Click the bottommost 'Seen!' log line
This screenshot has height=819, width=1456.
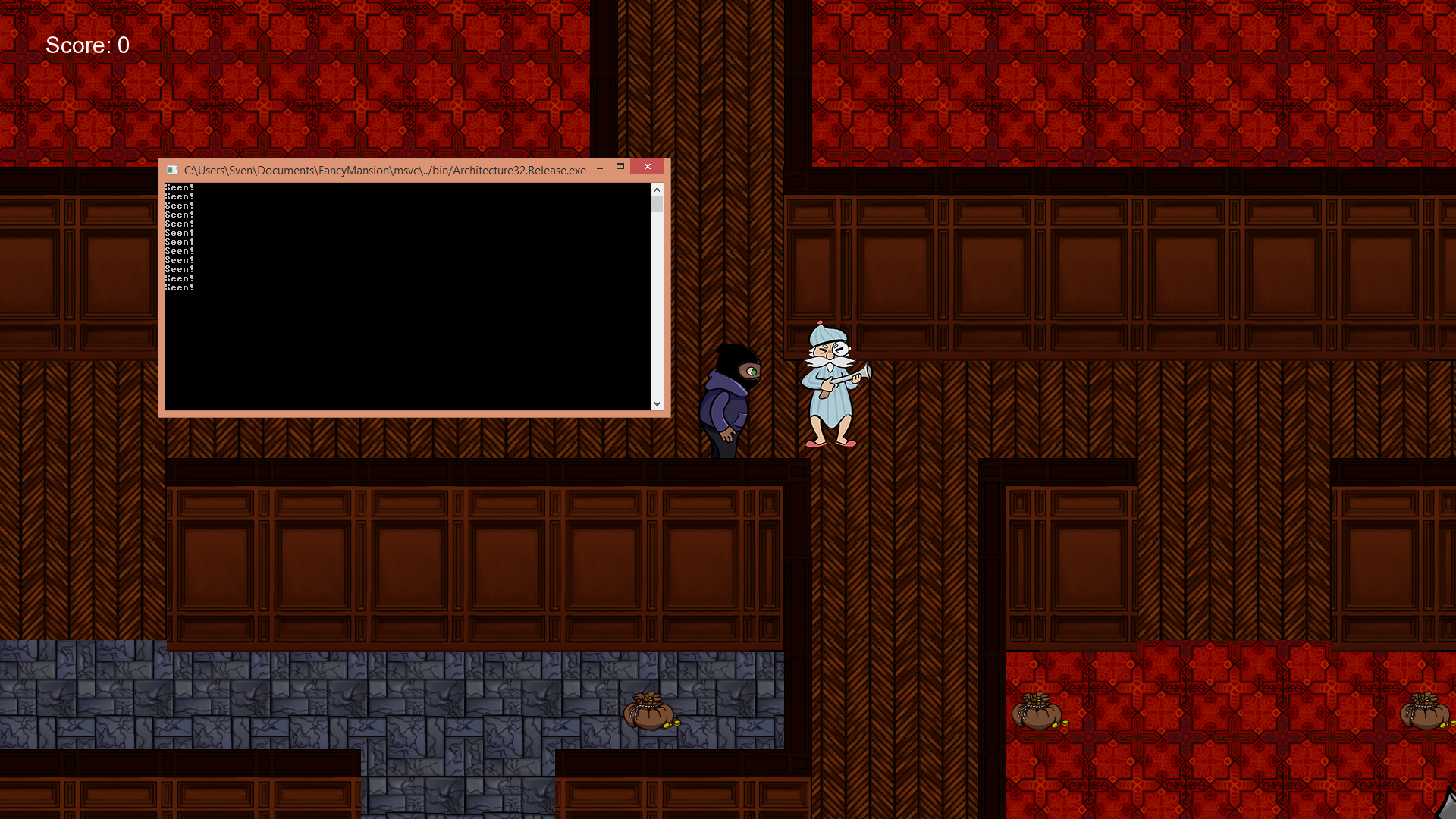[179, 287]
